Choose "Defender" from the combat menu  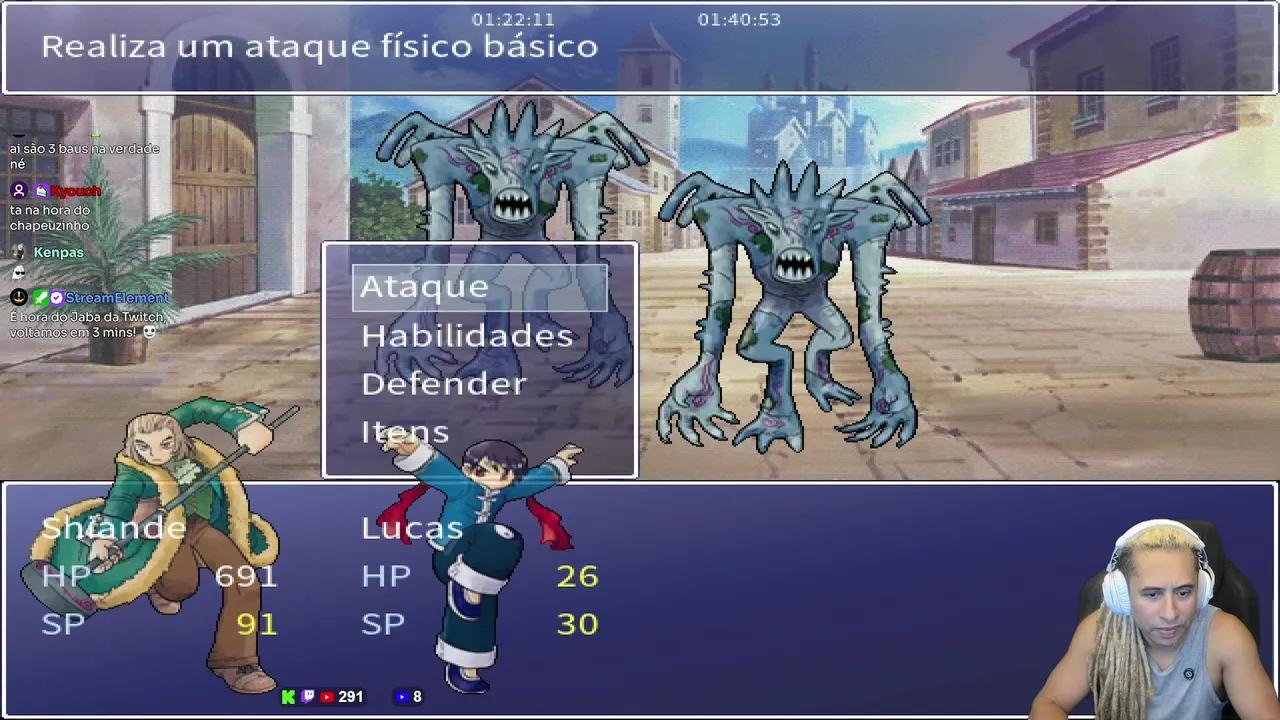point(444,383)
